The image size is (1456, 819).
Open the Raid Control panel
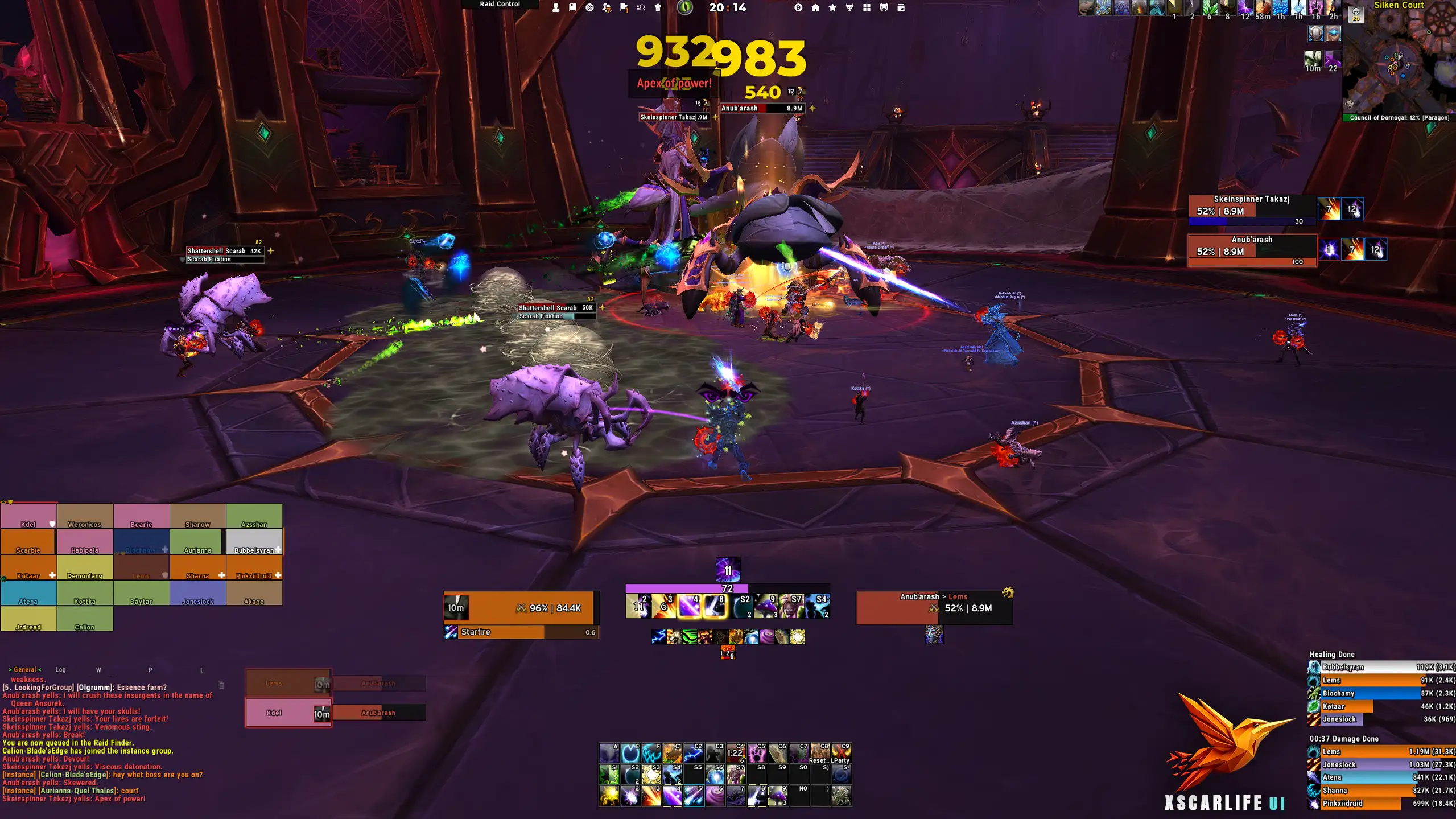[x=500, y=5]
